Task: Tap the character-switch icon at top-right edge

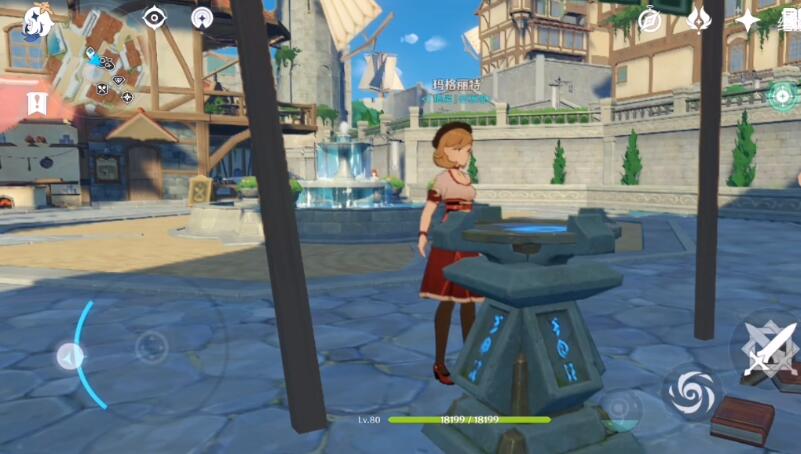Action: tap(790, 22)
